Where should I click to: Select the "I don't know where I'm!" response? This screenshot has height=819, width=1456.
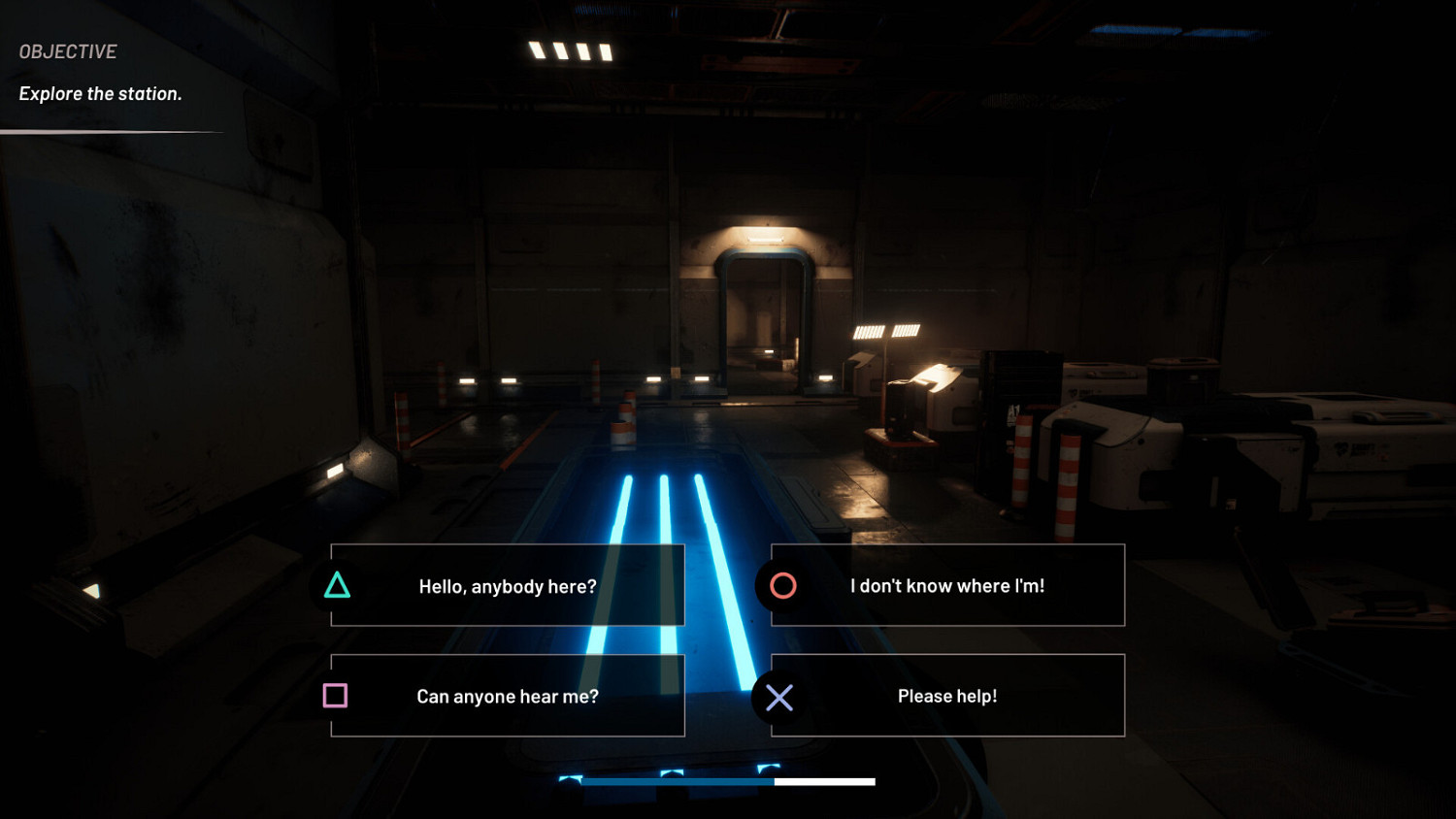[947, 586]
